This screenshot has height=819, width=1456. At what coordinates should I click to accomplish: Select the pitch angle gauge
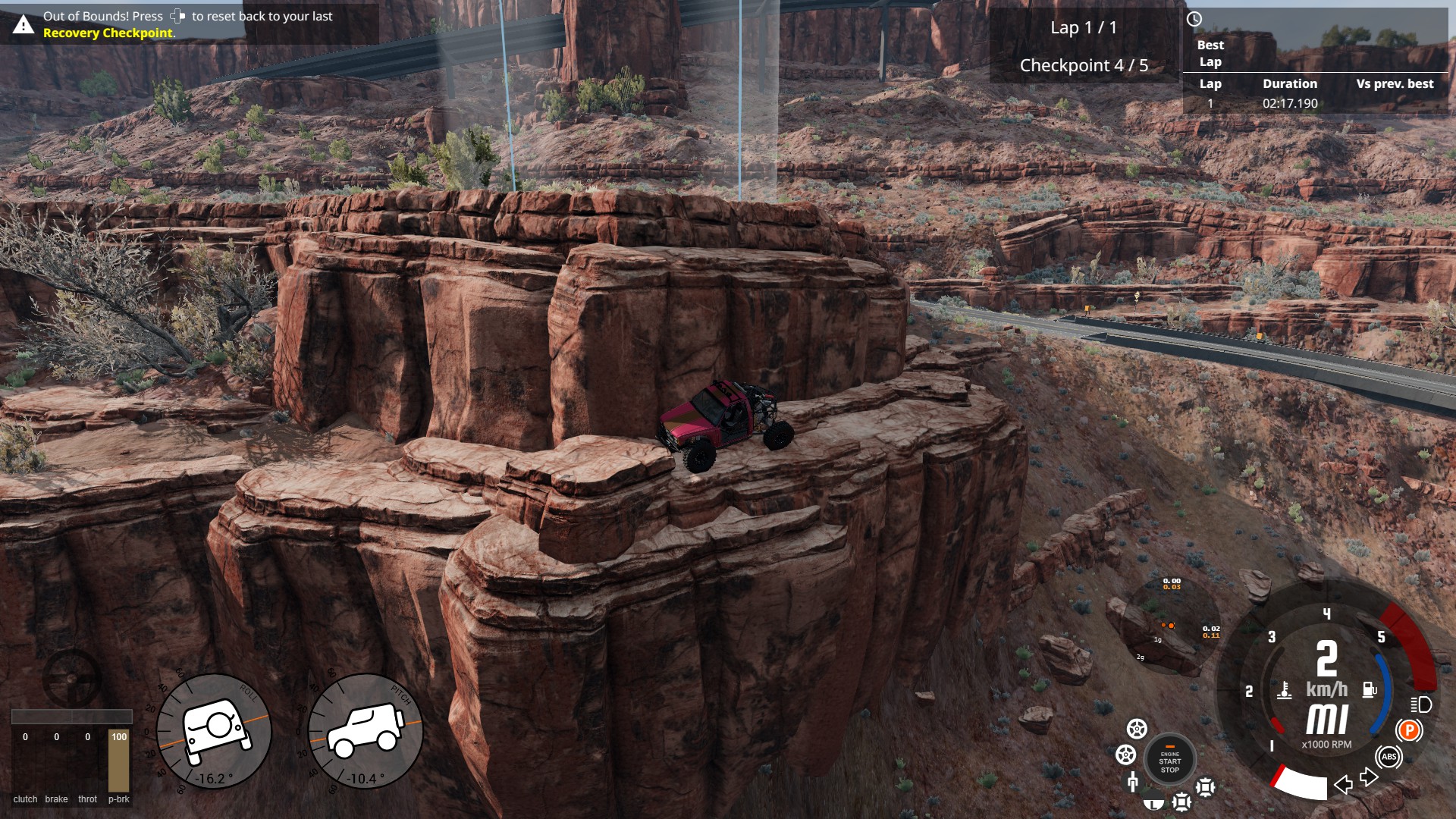pyautogui.click(x=366, y=731)
